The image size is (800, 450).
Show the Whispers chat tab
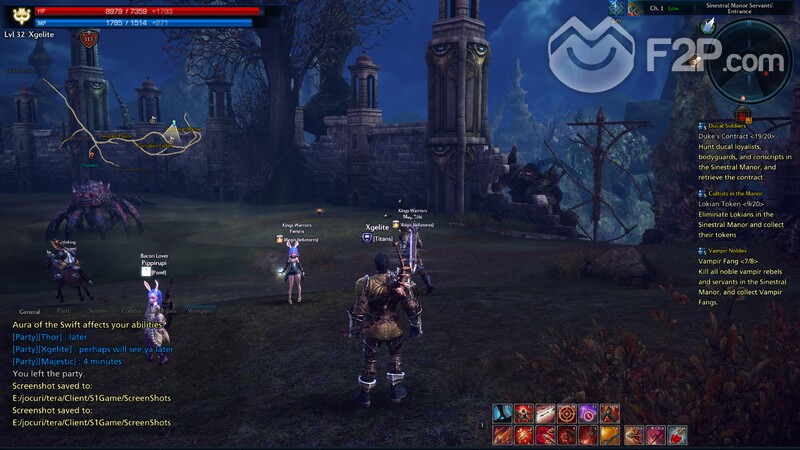200,312
